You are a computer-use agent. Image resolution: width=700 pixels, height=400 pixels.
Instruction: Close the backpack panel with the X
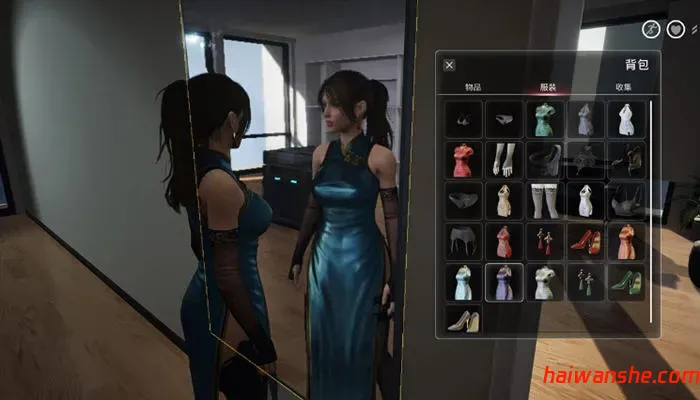(449, 65)
